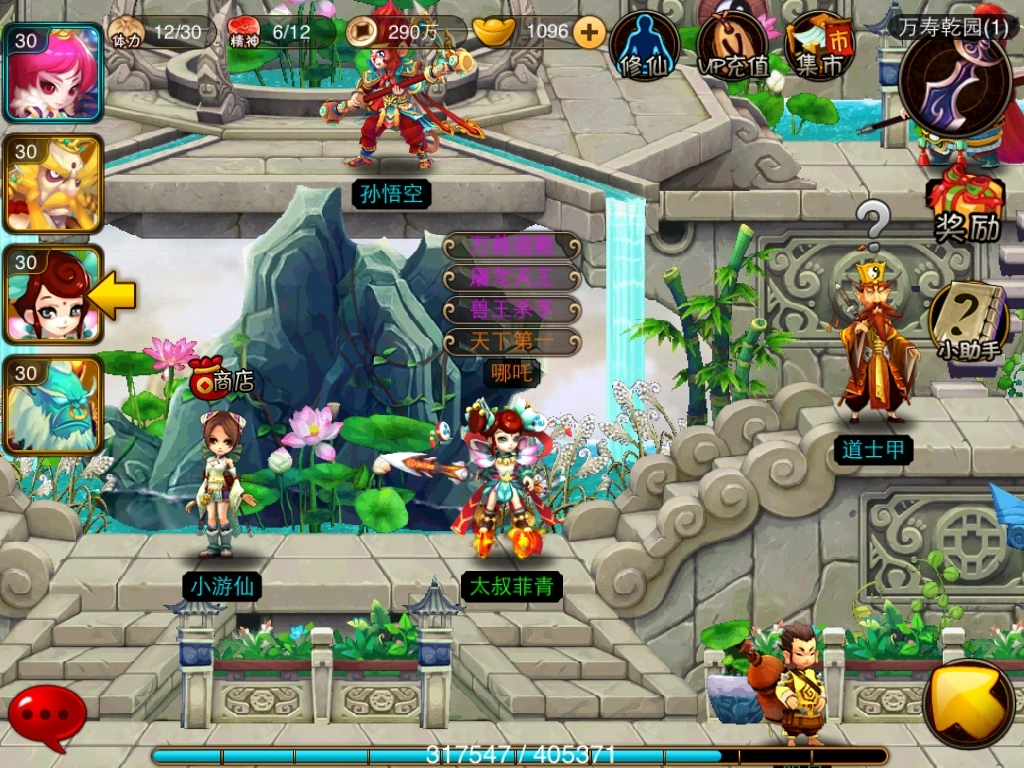The height and width of the screenshot is (768, 1024).
Task: Open the VIP充值 recharge screen
Action: 733,46
